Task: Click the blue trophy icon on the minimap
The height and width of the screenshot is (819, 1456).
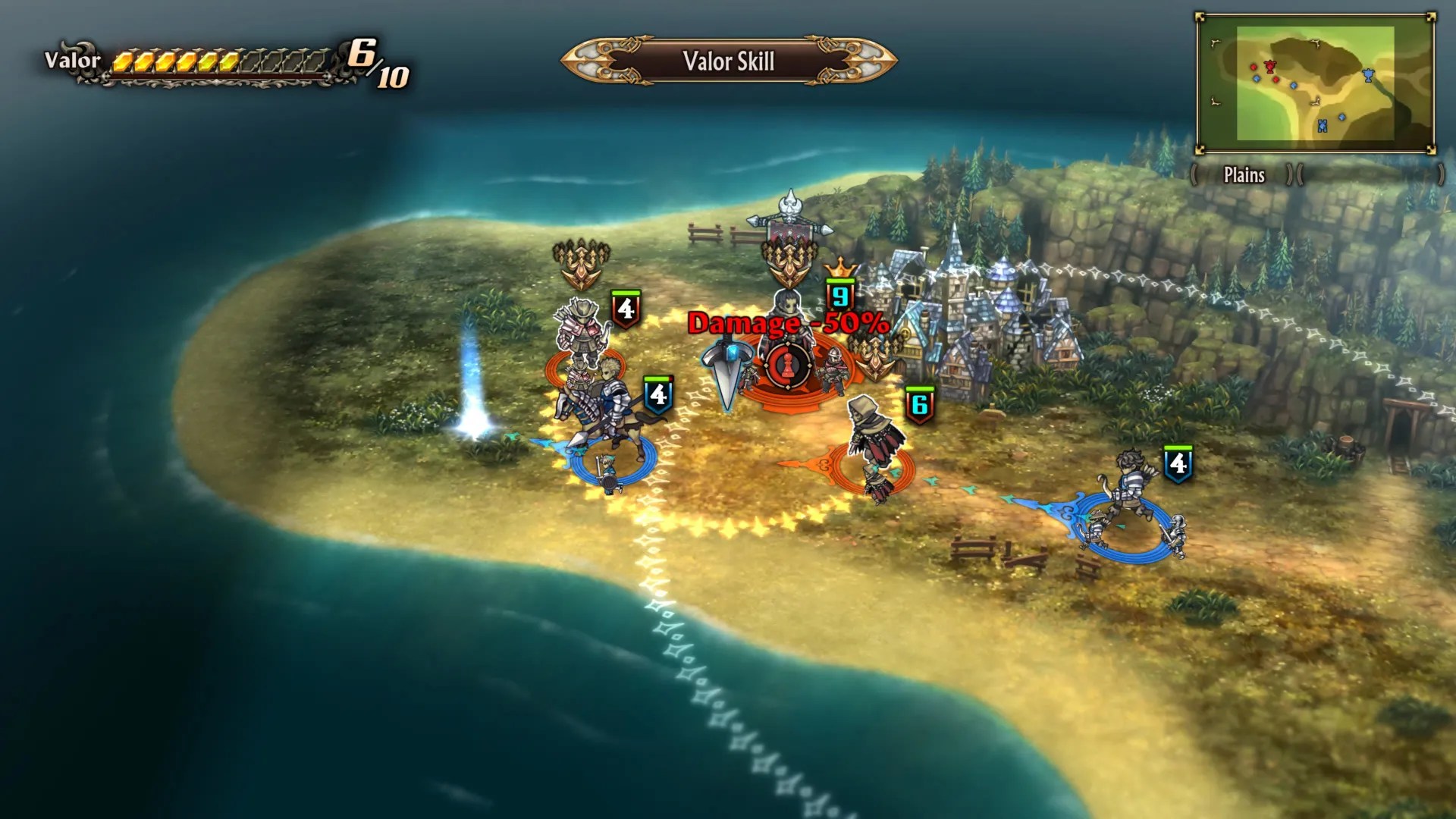Action: click(x=1368, y=74)
